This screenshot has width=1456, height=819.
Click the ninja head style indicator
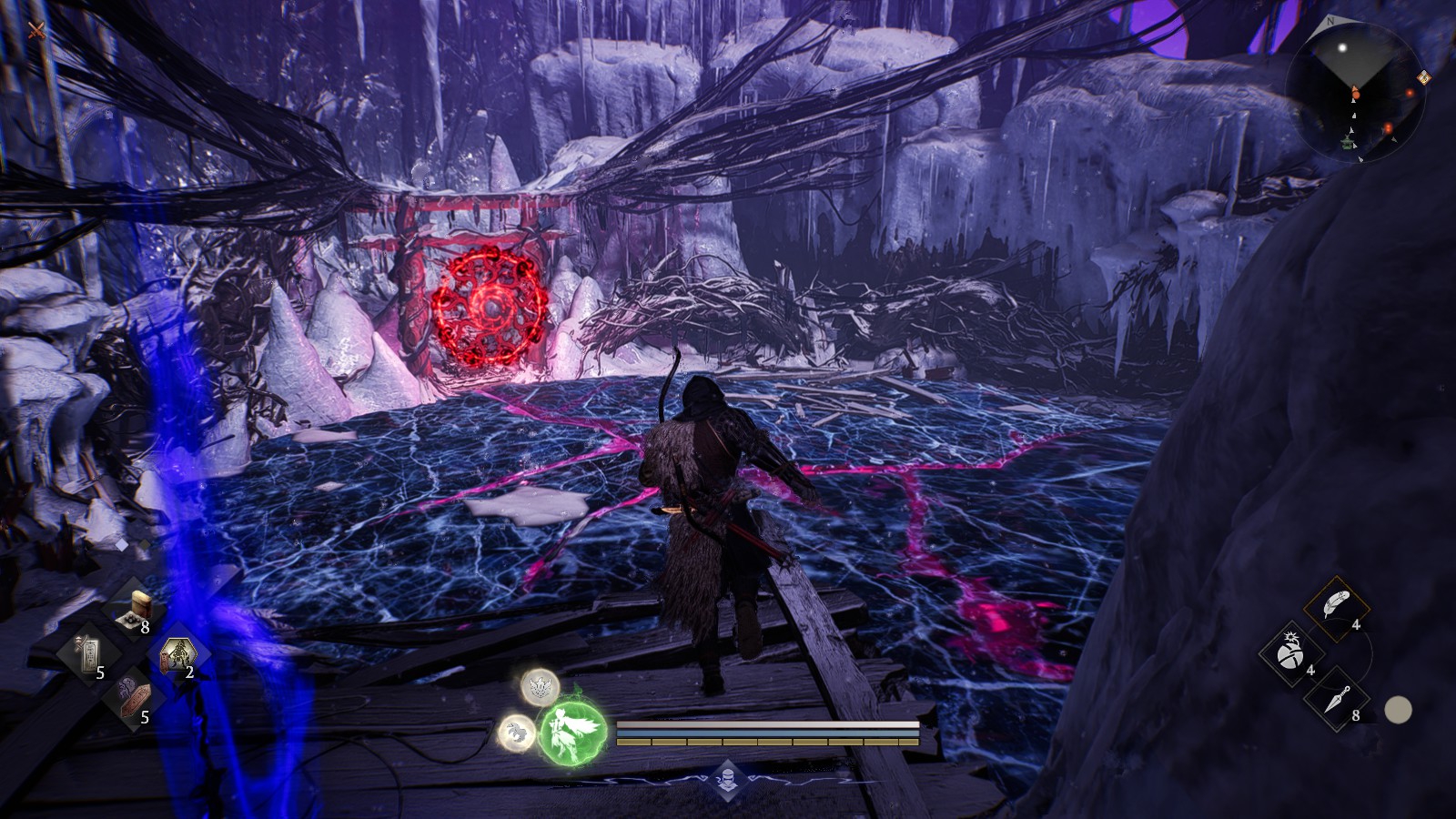(727, 778)
